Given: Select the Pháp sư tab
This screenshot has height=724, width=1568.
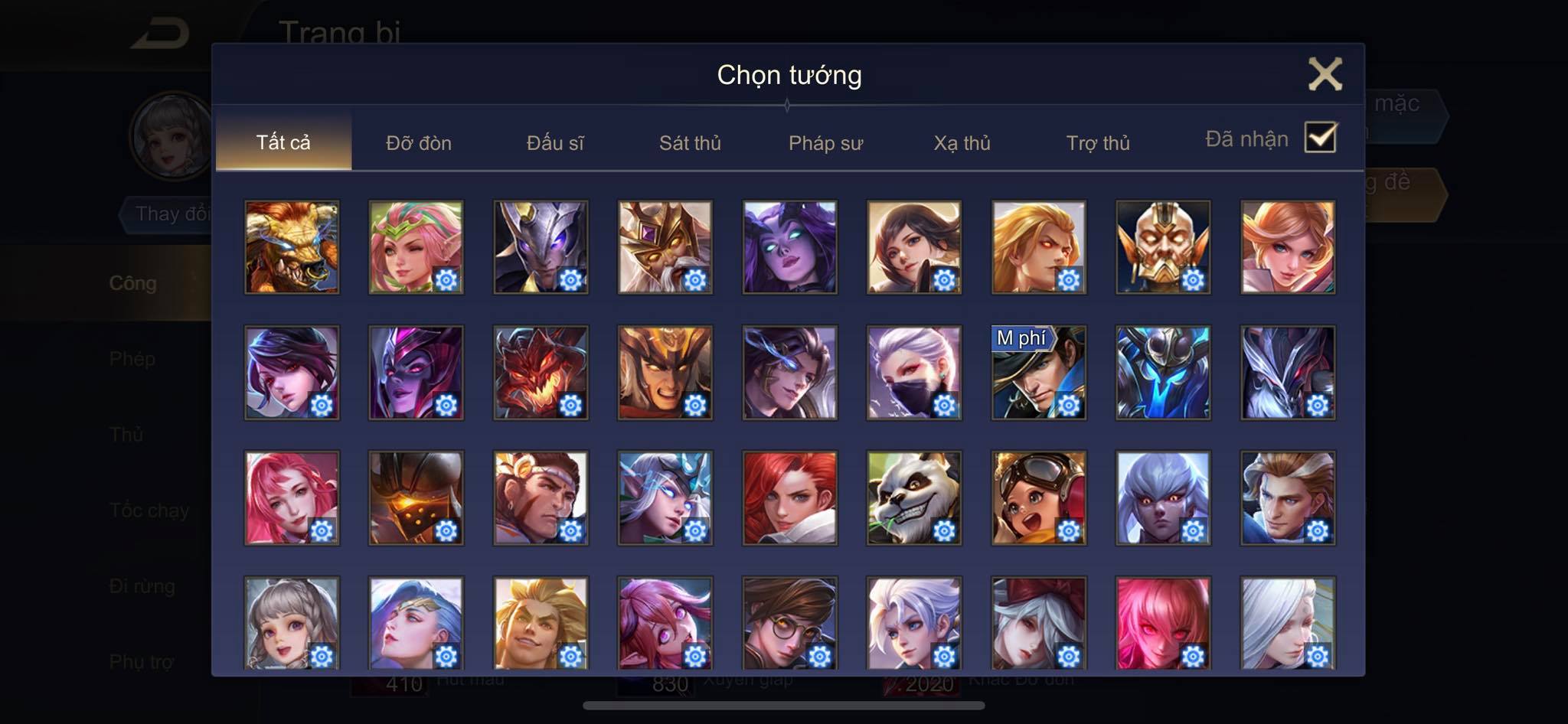Looking at the screenshot, I should tap(825, 143).
